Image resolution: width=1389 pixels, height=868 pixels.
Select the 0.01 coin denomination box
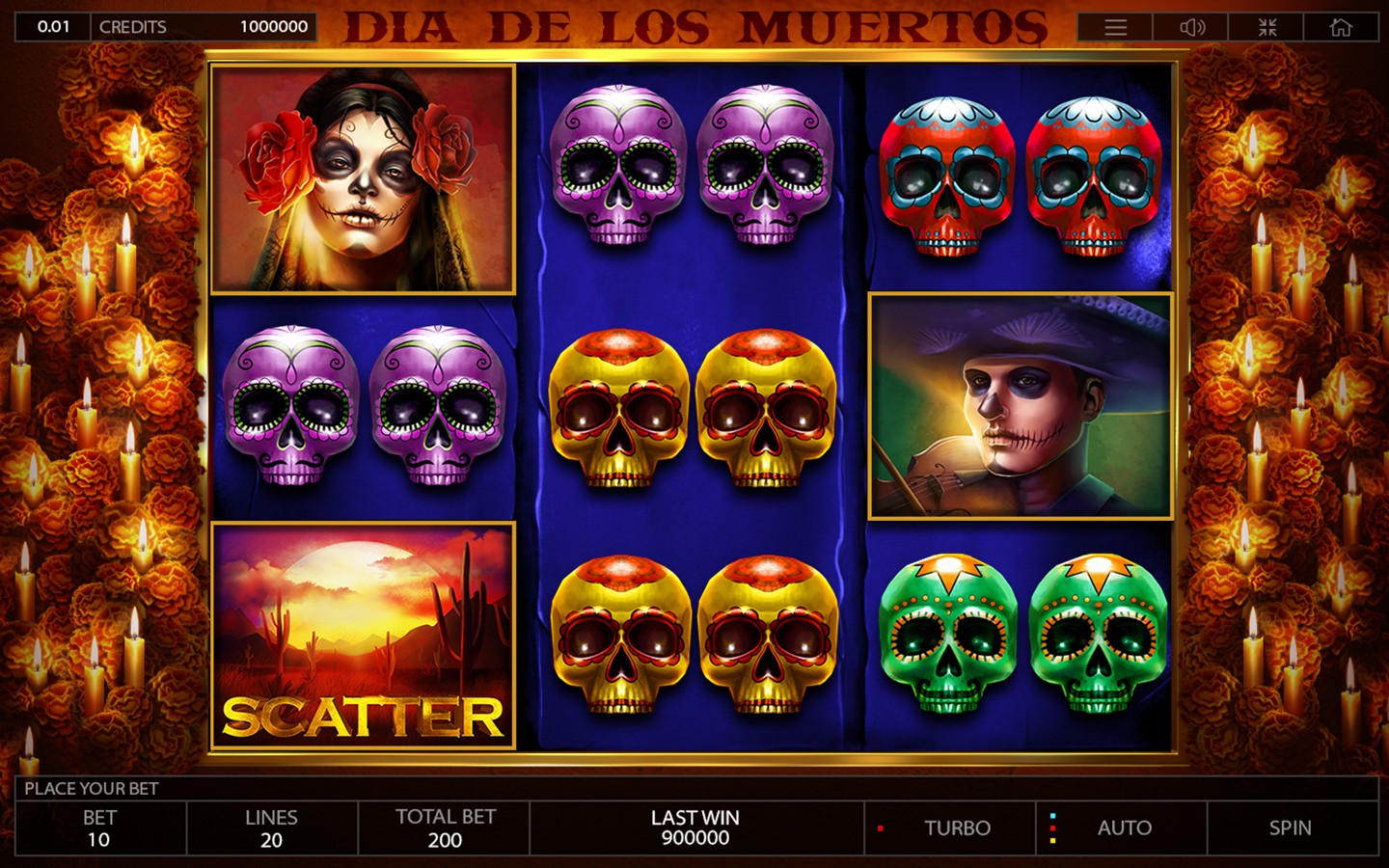(x=53, y=27)
